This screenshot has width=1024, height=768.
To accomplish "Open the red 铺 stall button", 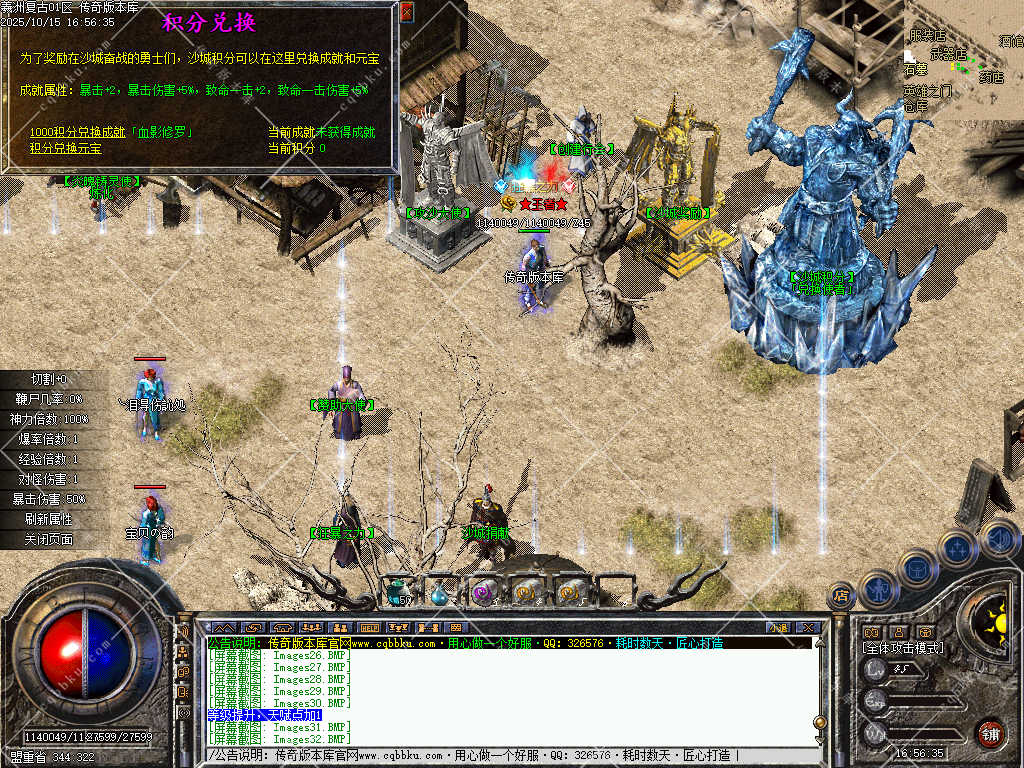I will pyautogui.click(x=989, y=733).
